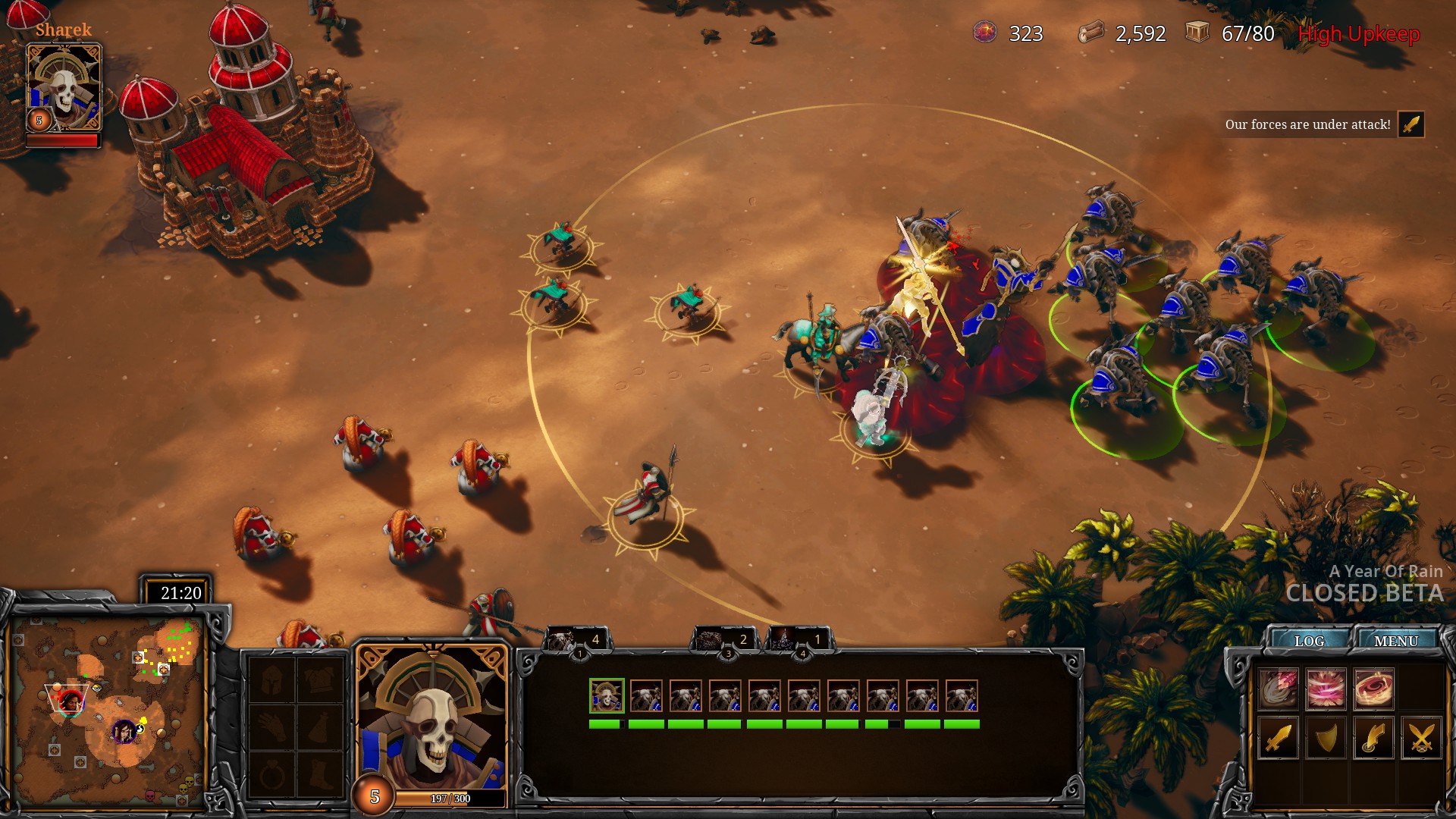Select control group 1 tab

tap(575, 642)
